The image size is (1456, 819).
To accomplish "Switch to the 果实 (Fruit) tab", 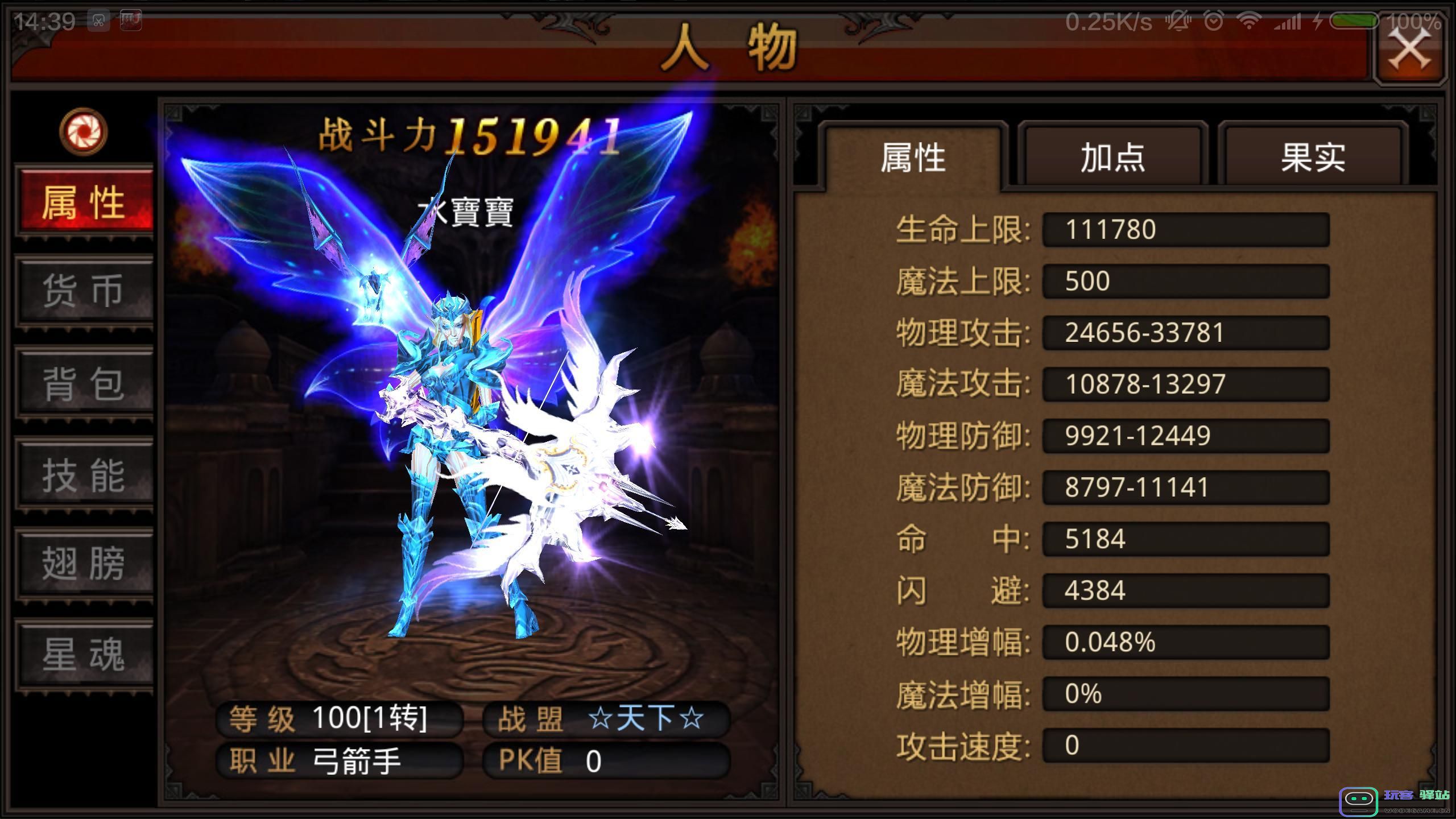I will coord(1314,158).
